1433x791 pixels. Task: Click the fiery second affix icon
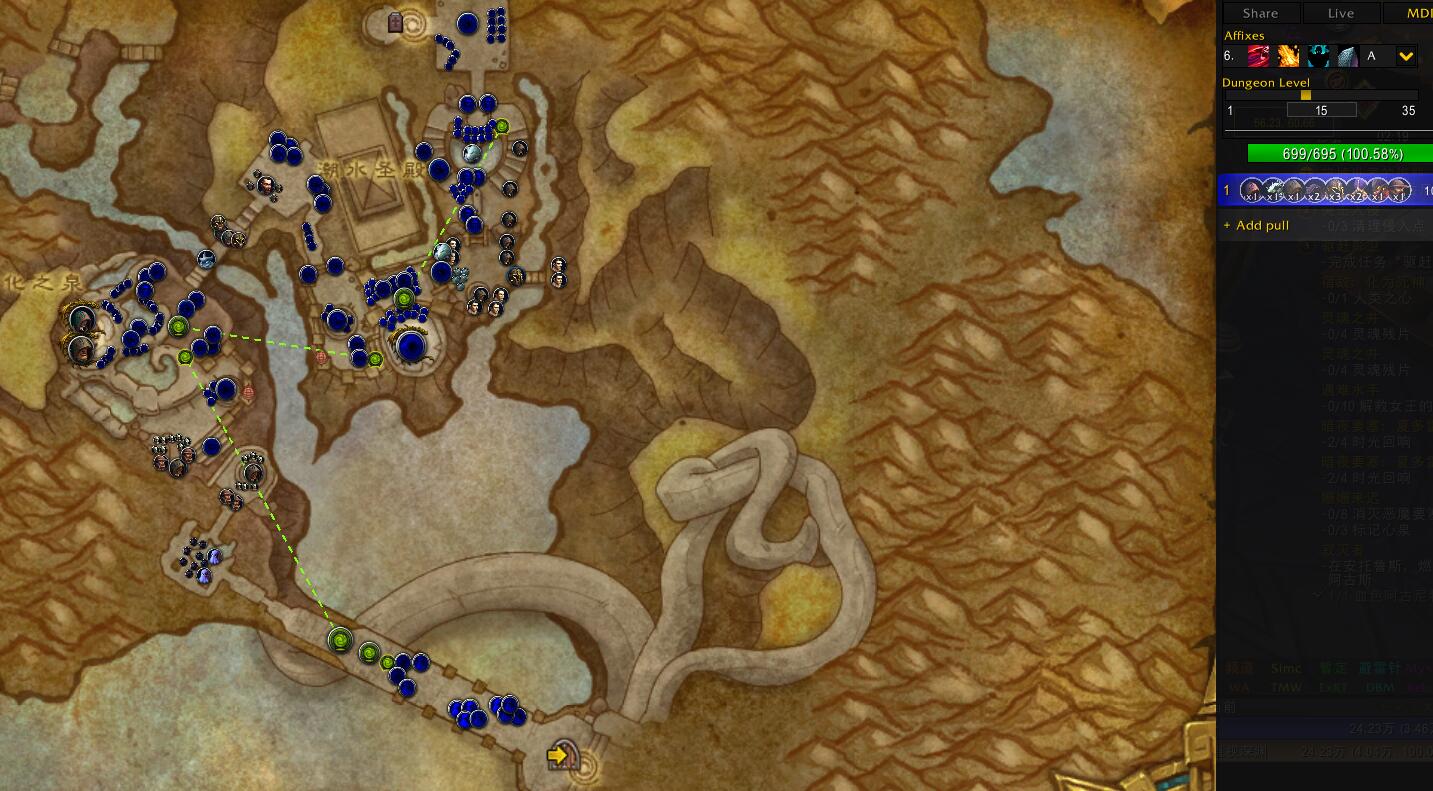point(1288,55)
